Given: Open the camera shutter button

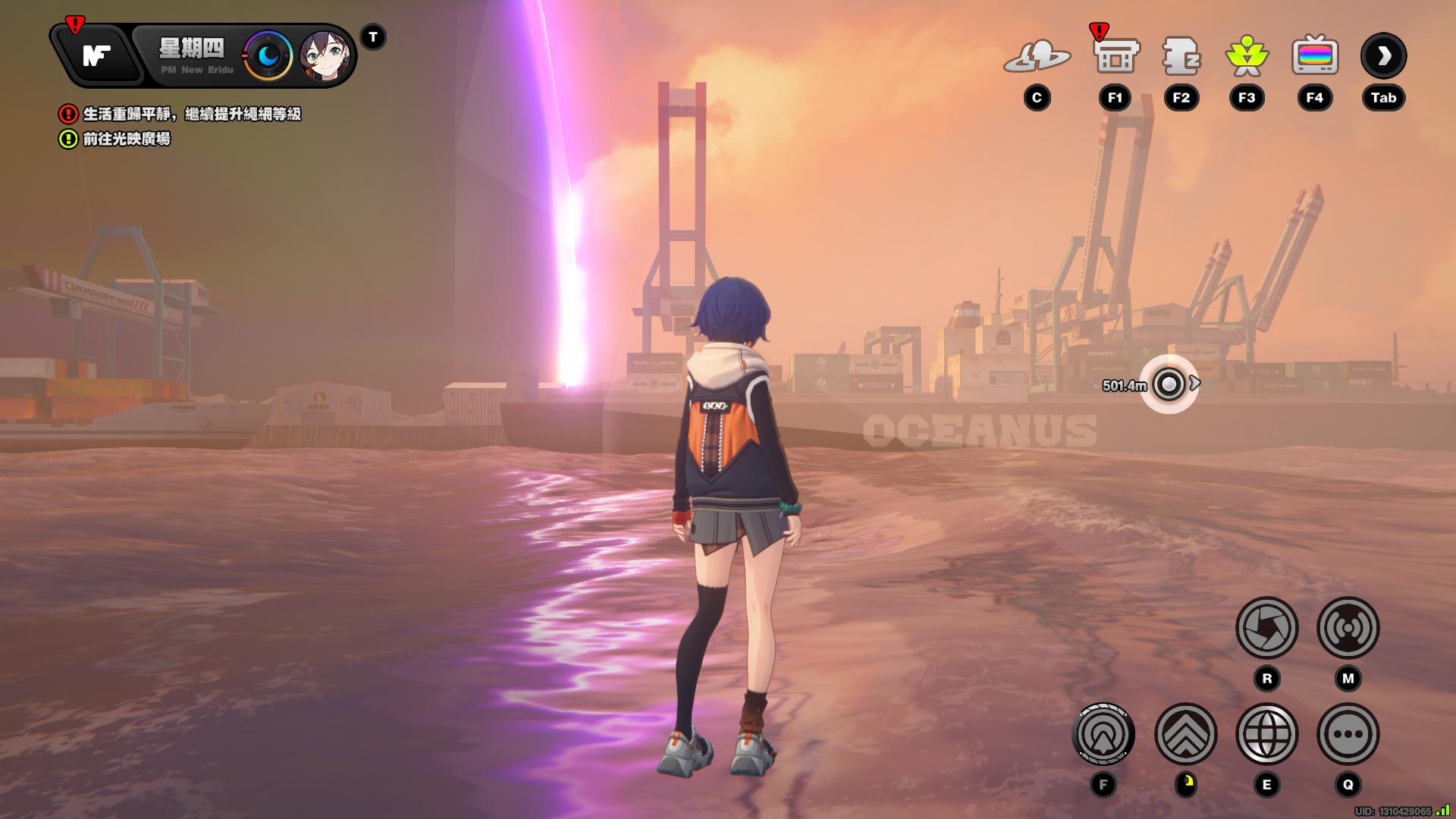Looking at the screenshot, I should tap(1266, 628).
